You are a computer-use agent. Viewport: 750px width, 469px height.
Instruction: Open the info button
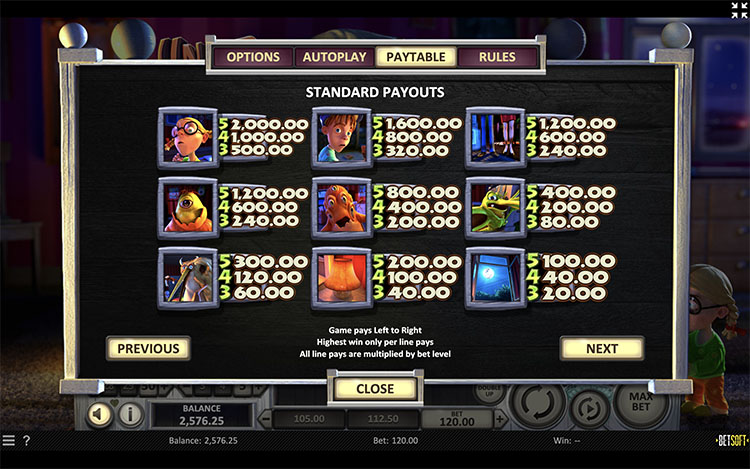coord(130,413)
